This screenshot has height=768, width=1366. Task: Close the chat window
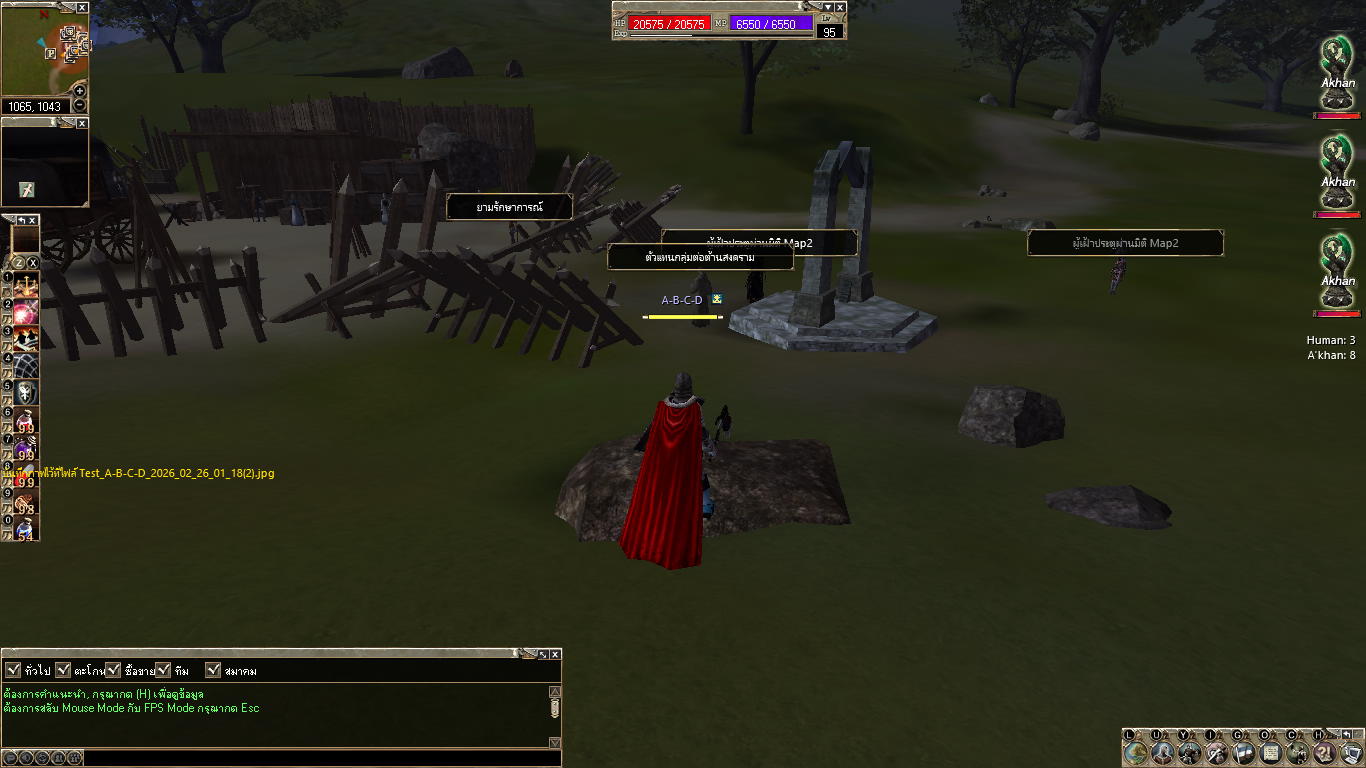(x=555, y=654)
